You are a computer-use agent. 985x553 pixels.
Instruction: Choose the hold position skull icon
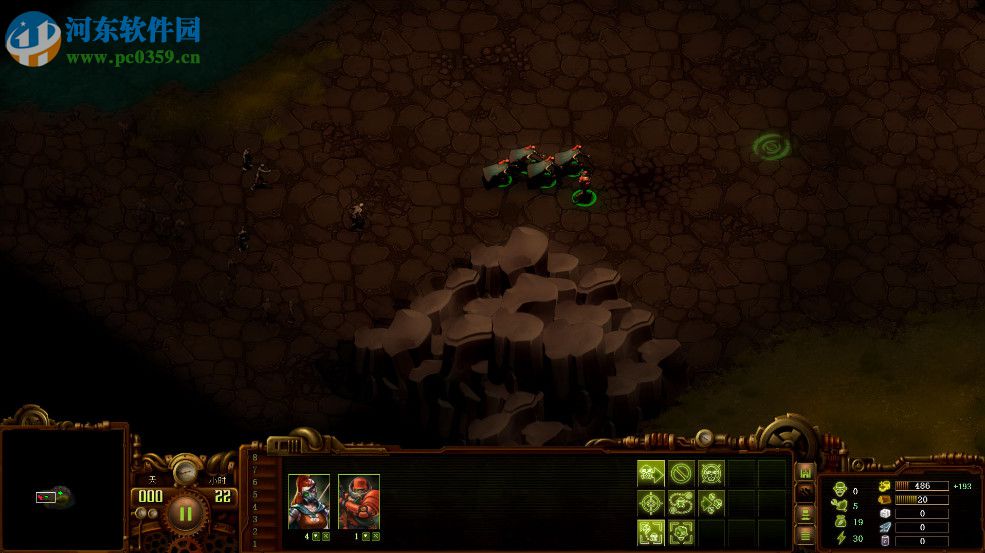click(711, 473)
